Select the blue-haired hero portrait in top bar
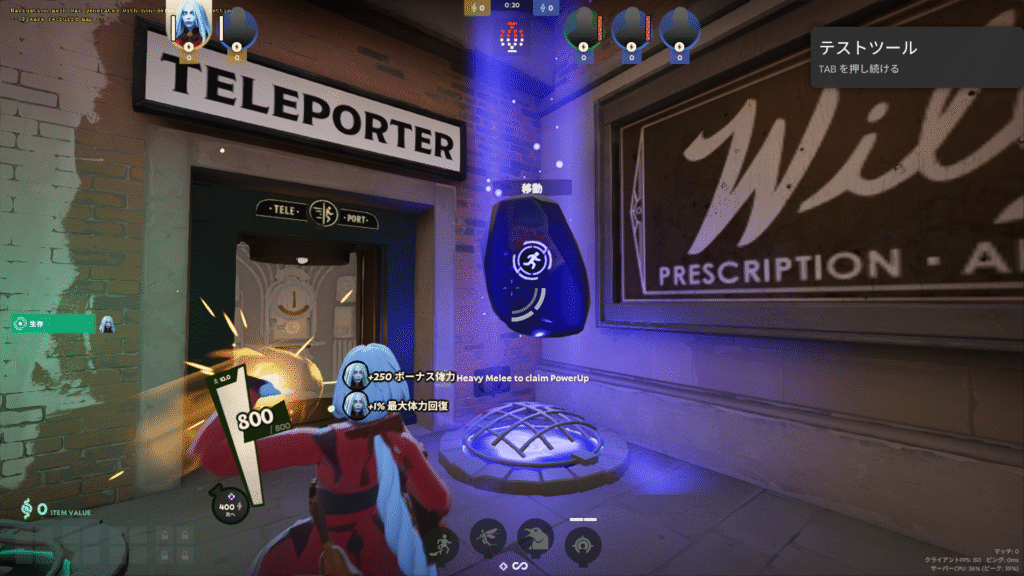Image resolution: width=1024 pixels, height=576 pixels. pyautogui.click(x=187, y=27)
